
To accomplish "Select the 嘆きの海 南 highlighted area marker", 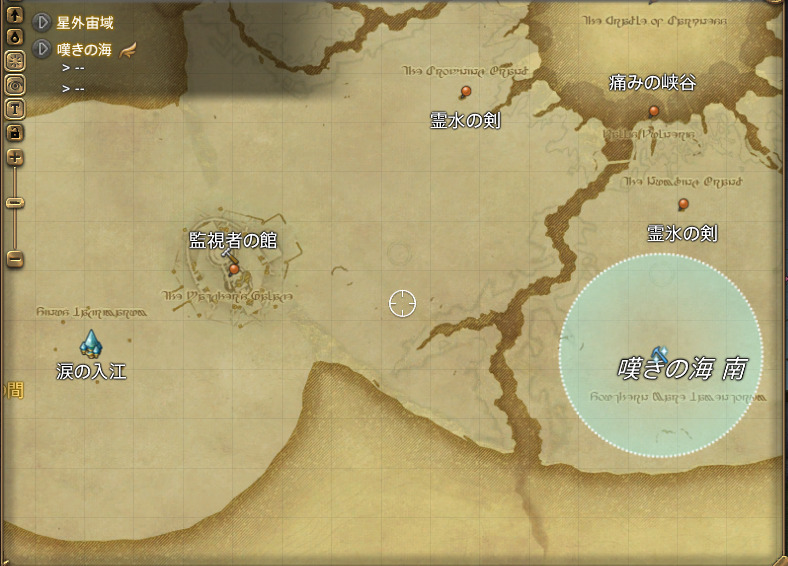I will coord(659,354).
